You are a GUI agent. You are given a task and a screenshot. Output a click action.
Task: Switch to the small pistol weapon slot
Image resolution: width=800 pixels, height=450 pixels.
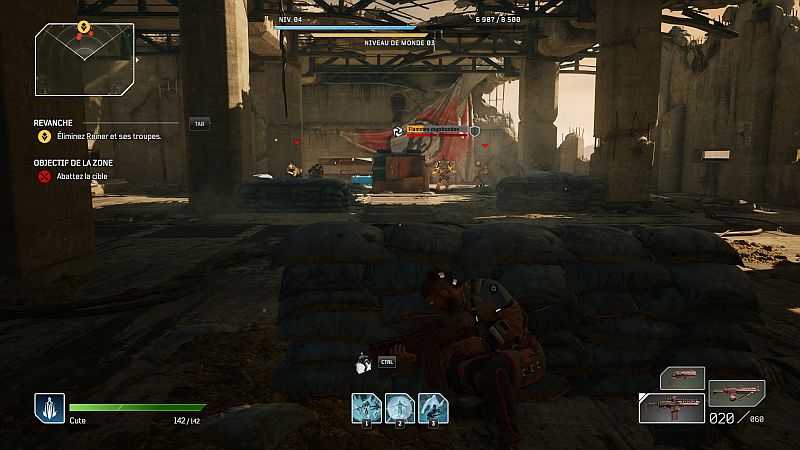(682, 378)
